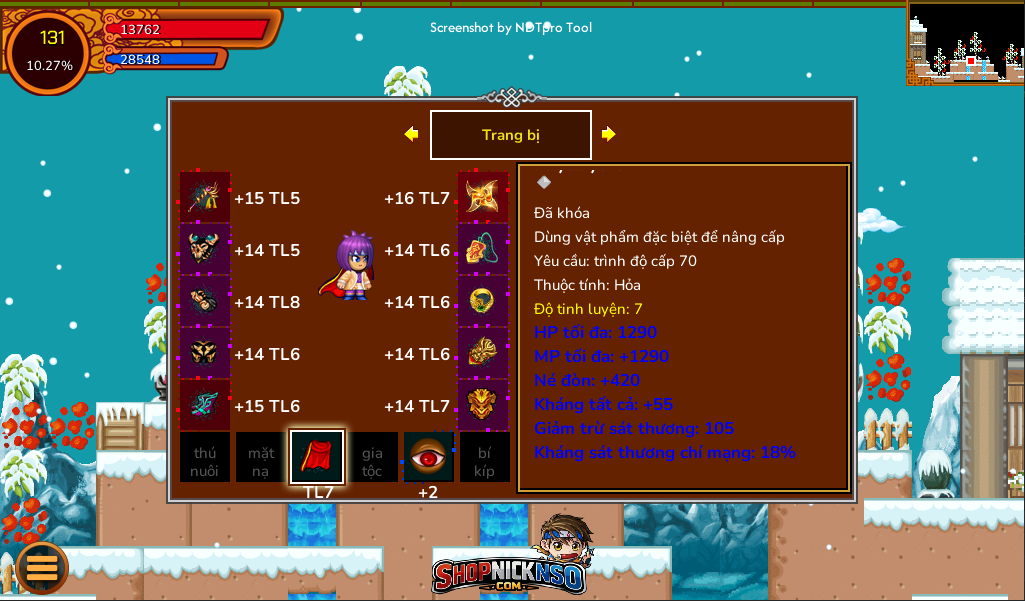This screenshot has height=601, width=1025.
Task: Select the red eye +2 slot
Action: 428,457
